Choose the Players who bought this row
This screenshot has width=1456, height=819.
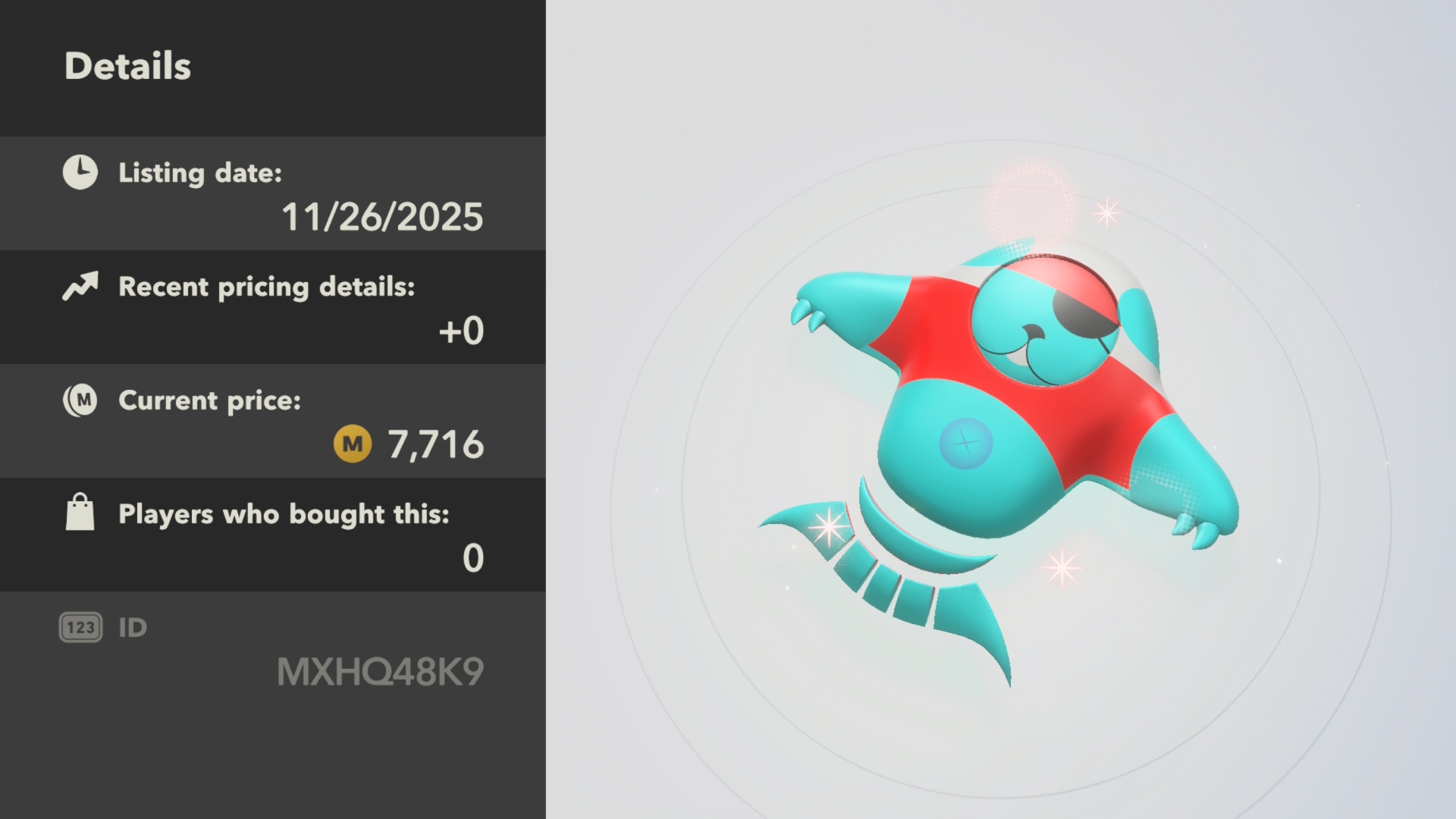(273, 535)
